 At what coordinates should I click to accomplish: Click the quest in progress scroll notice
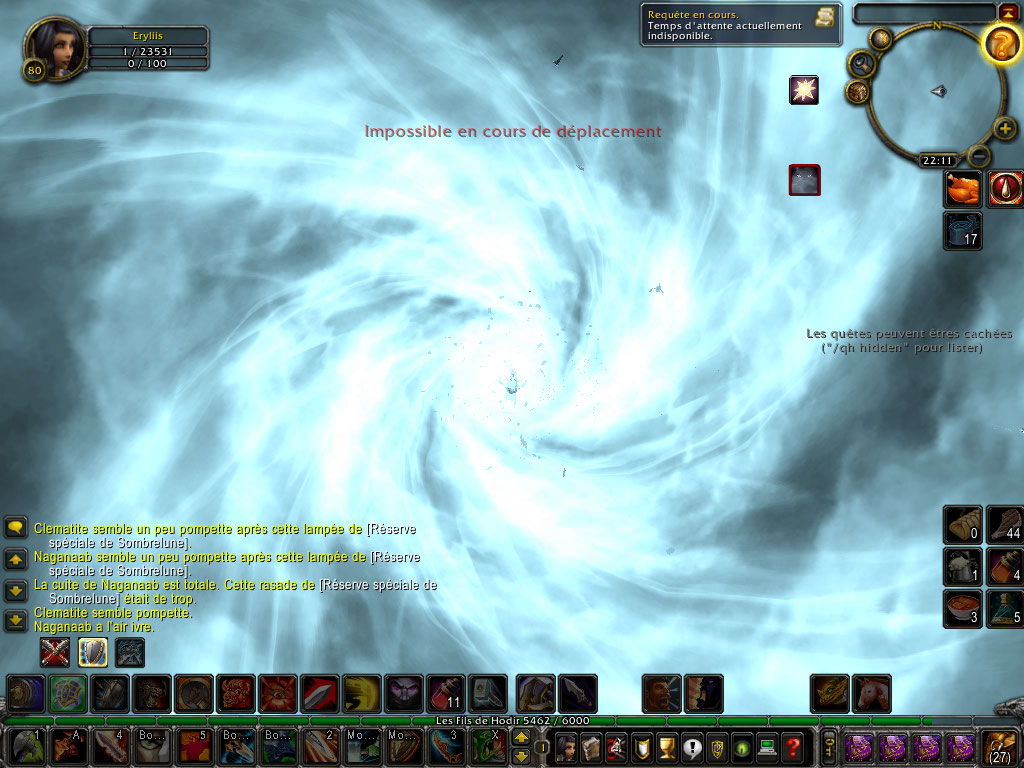tap(741, 24)
